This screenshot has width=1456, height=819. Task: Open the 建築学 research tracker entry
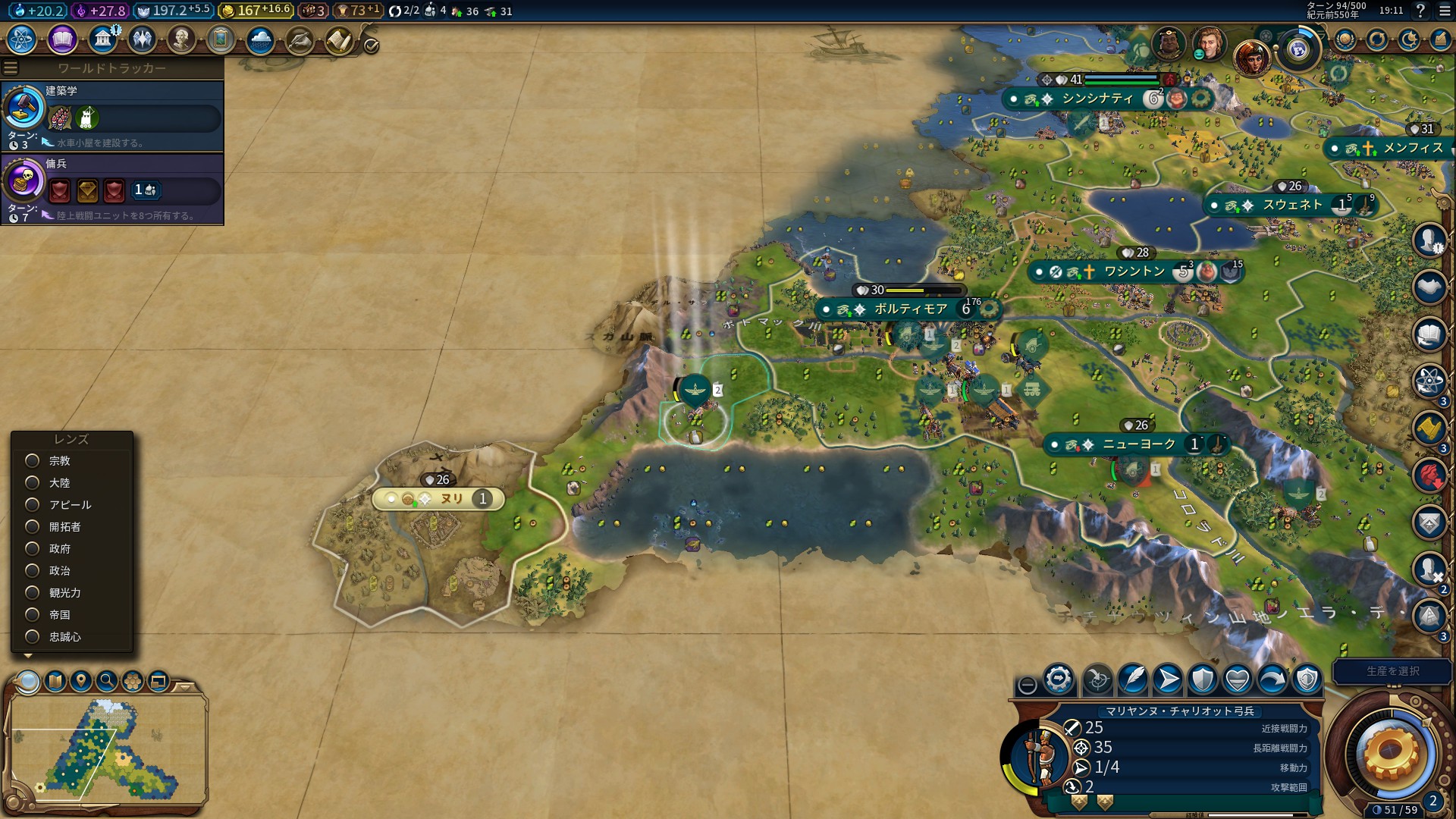click(114, 115)
